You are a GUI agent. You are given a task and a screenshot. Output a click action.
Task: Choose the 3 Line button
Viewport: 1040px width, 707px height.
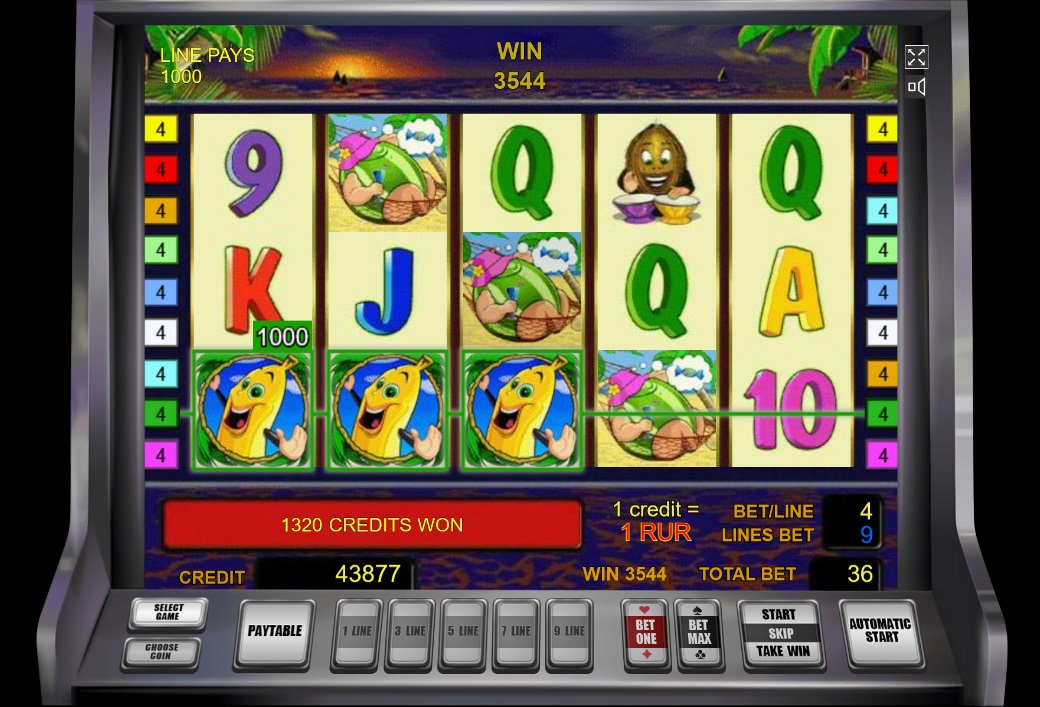point(411,632)
